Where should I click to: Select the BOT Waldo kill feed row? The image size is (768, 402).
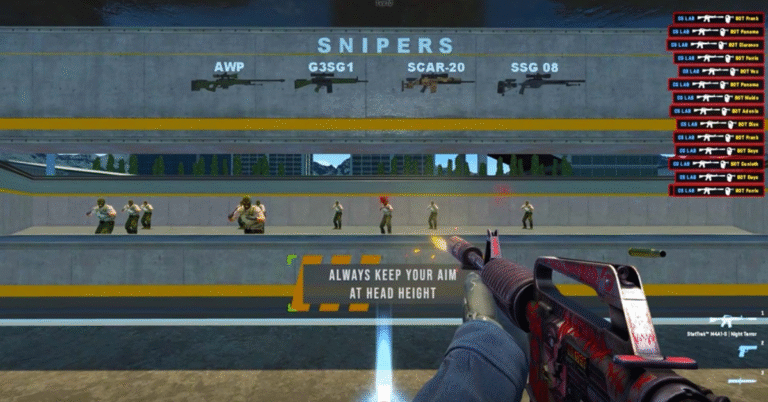[721, 98]
